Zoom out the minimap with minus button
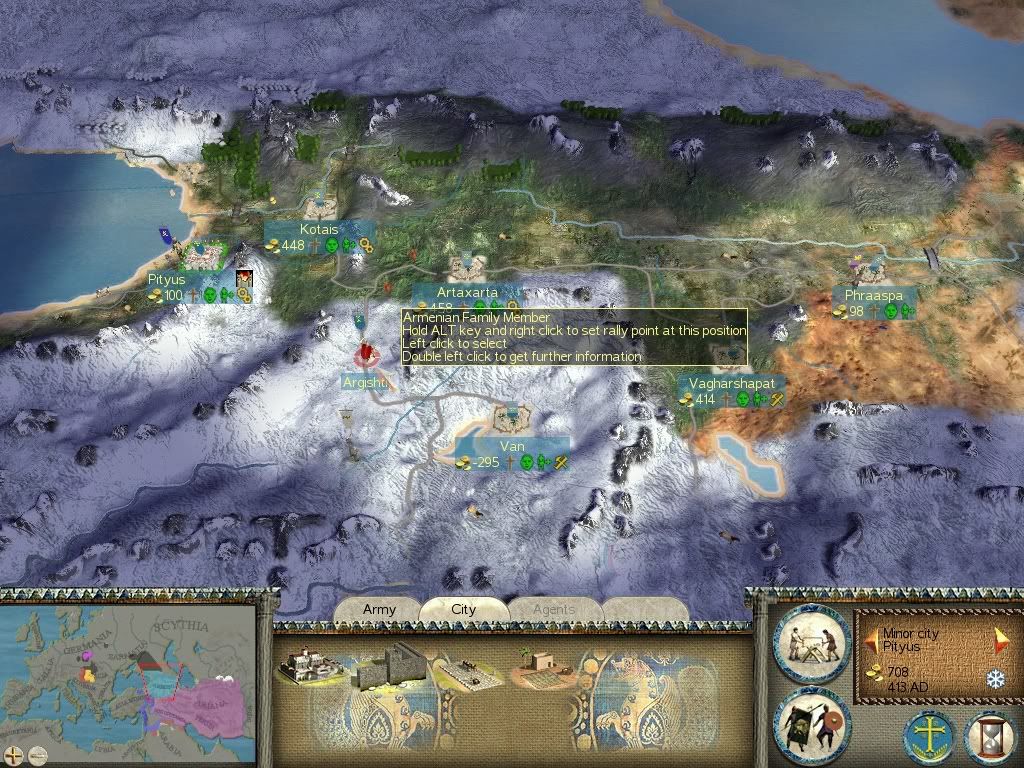 pos(36,755)
